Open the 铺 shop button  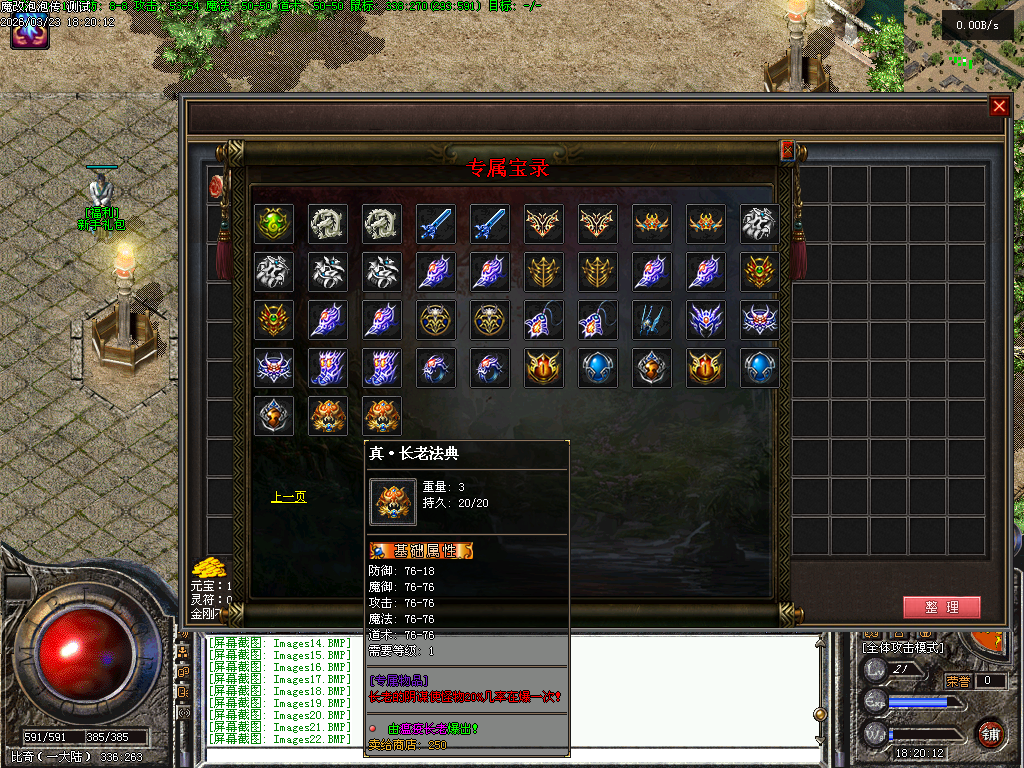(x=989, y=731)
